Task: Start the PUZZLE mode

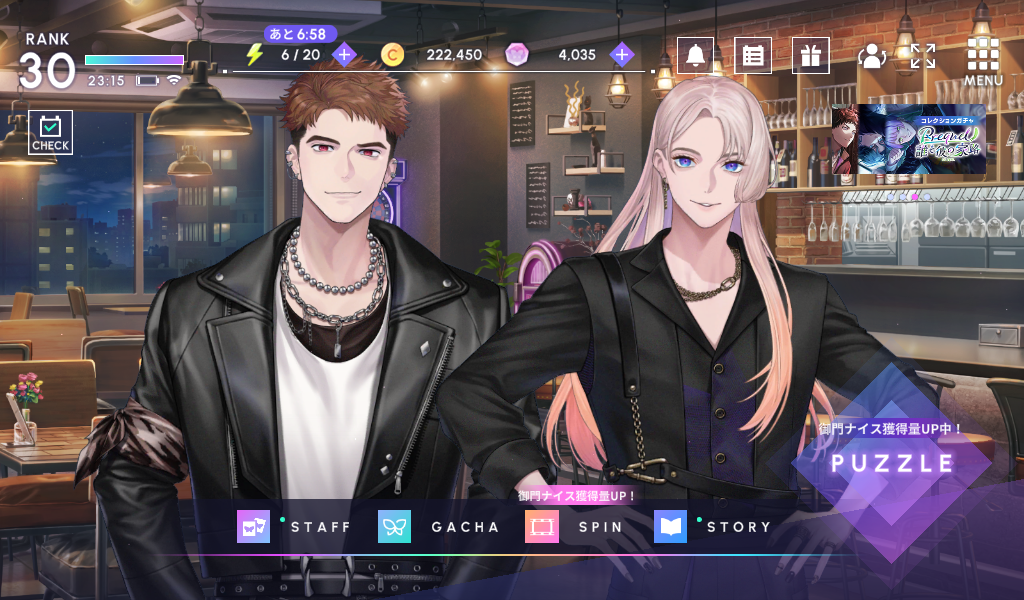Action: pyautogui.click(x=892, y=463)
